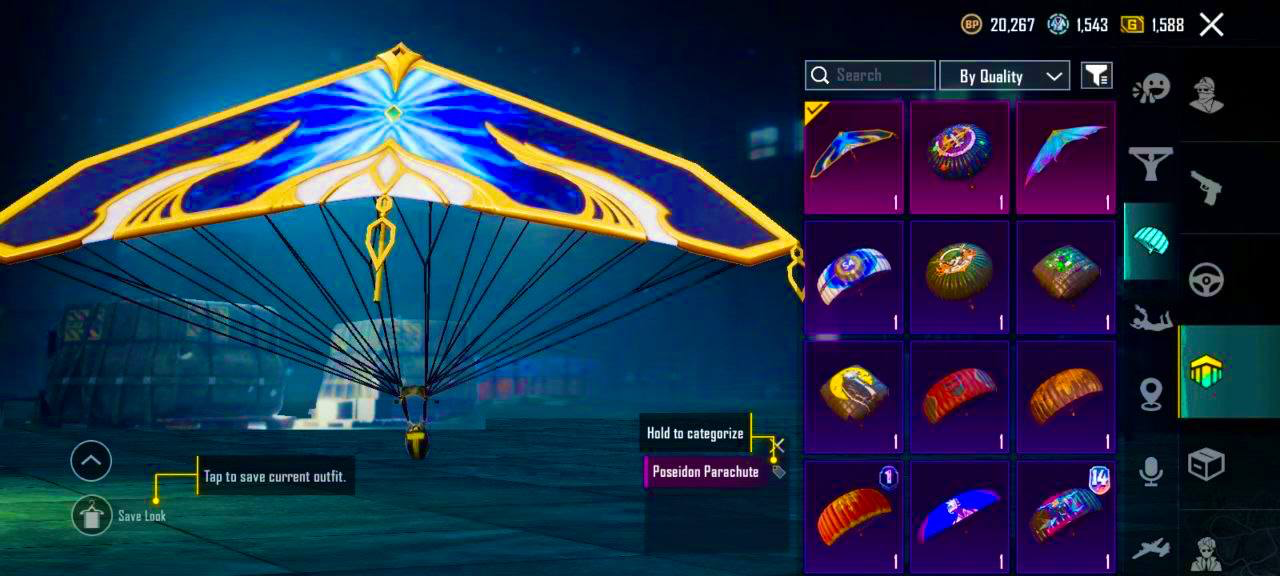Close the inventory with the X button
The height and width of the screenshot is (576, 1280).
(1211, 25)
